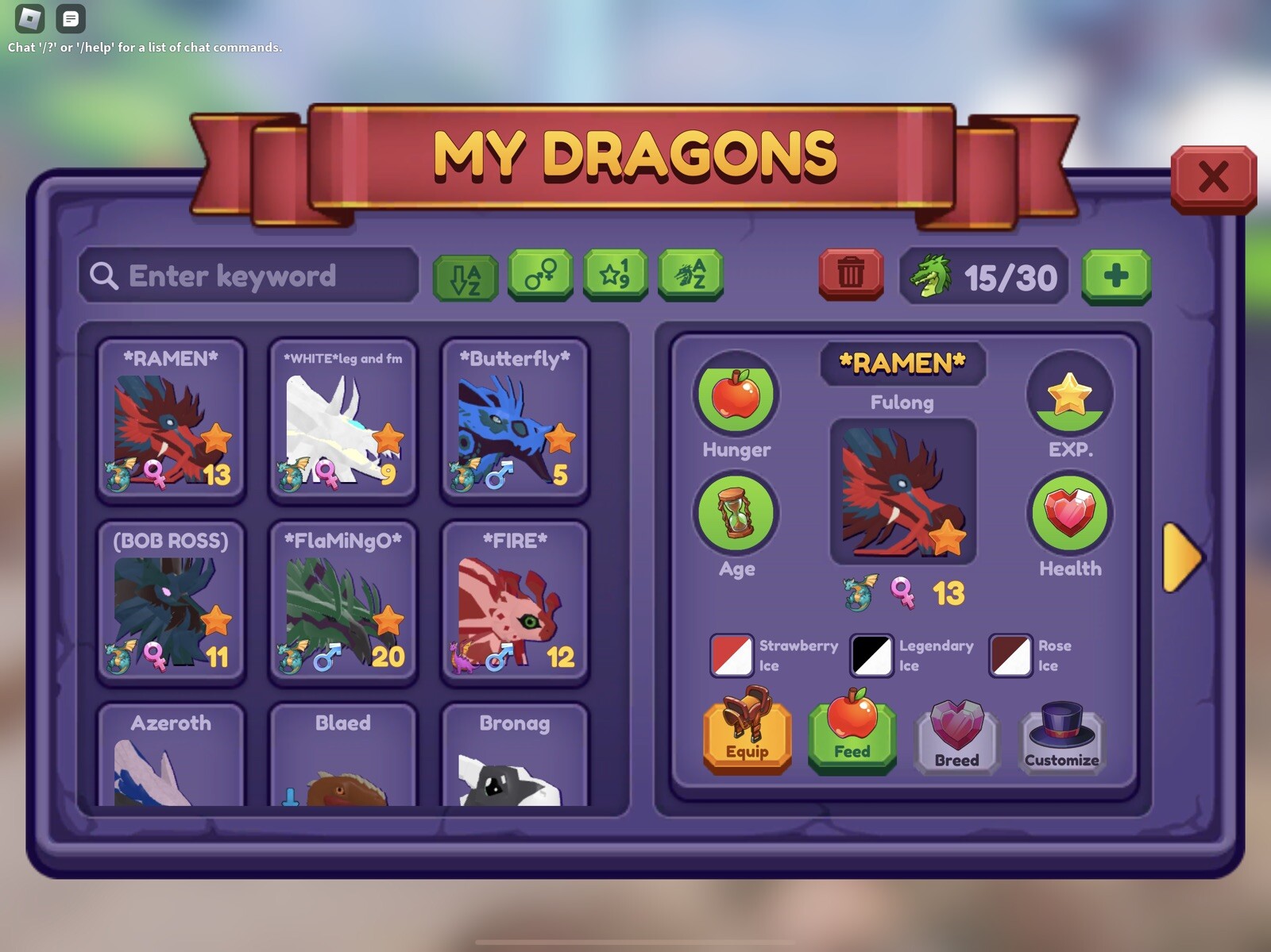Close the My Dragons window
This screenshot has width=1271, height=952.
click(x=1213, y=178)
